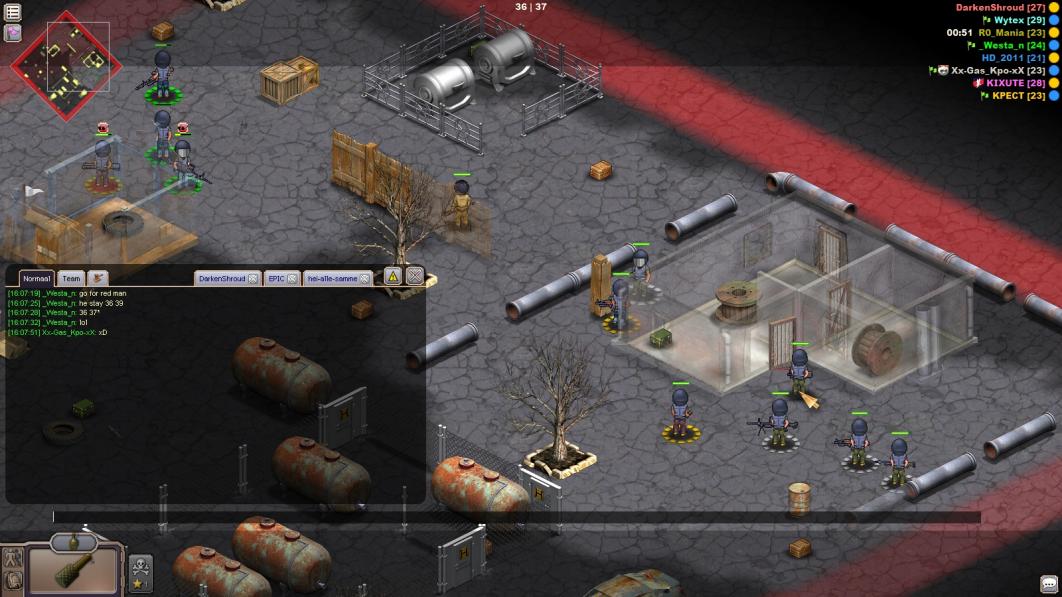
Task: Close the hel-alle-samme chat tab
Action: coord(365,278)
